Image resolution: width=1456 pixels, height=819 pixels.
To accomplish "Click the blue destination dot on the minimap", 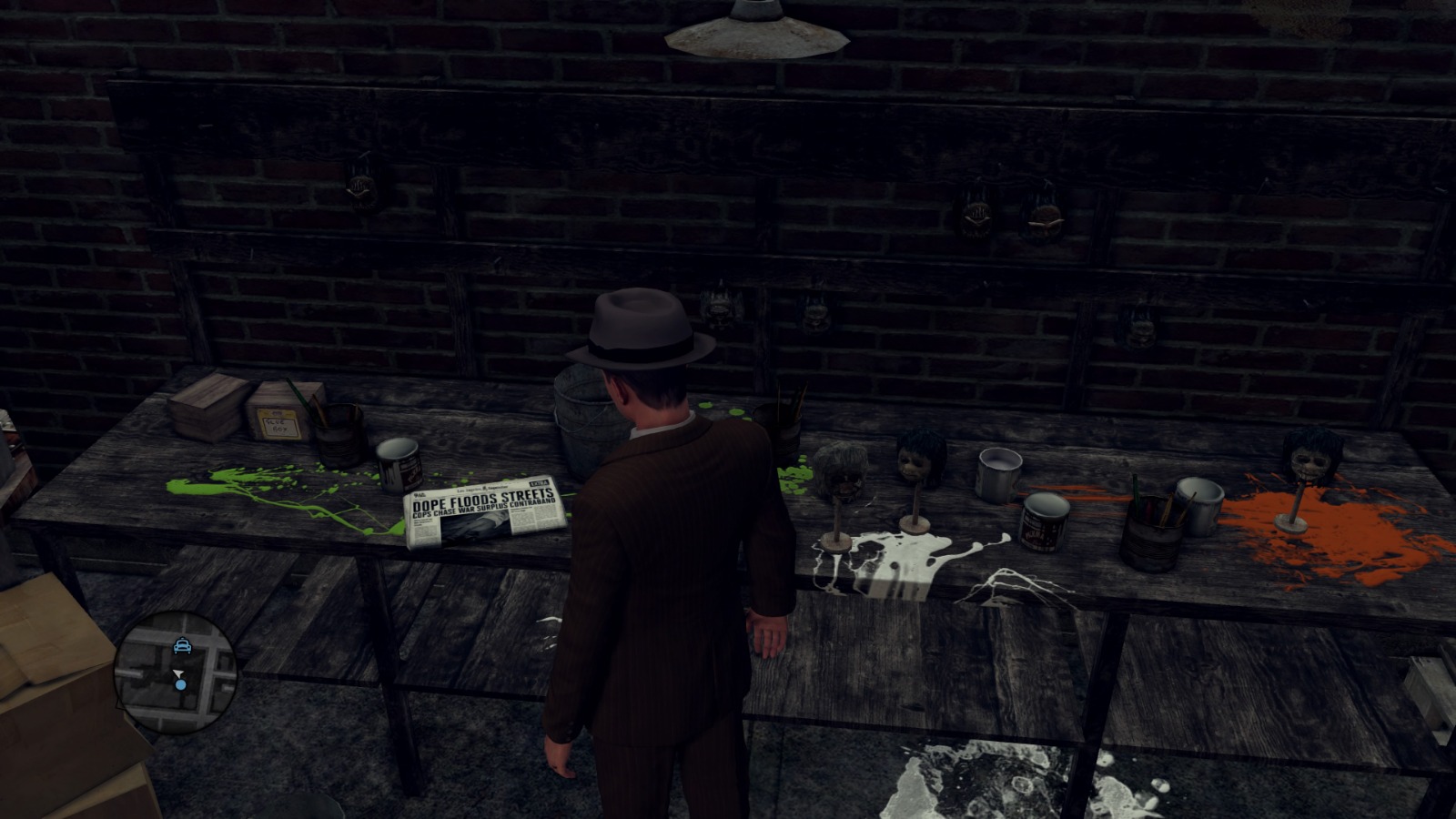I will [180, 684].
